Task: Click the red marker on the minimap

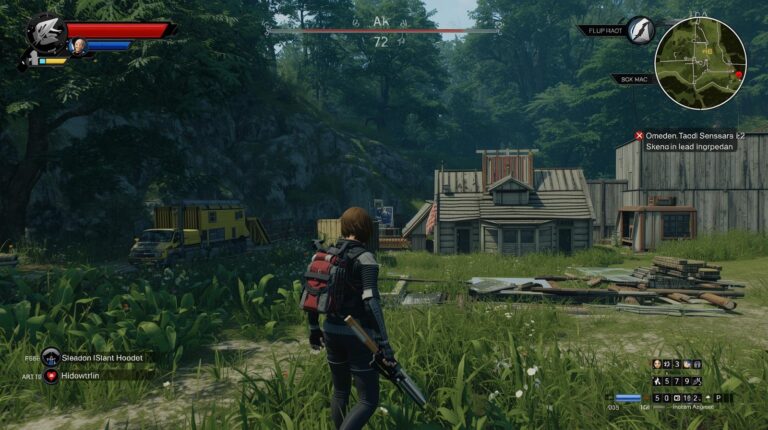Action: pos(739,74)
